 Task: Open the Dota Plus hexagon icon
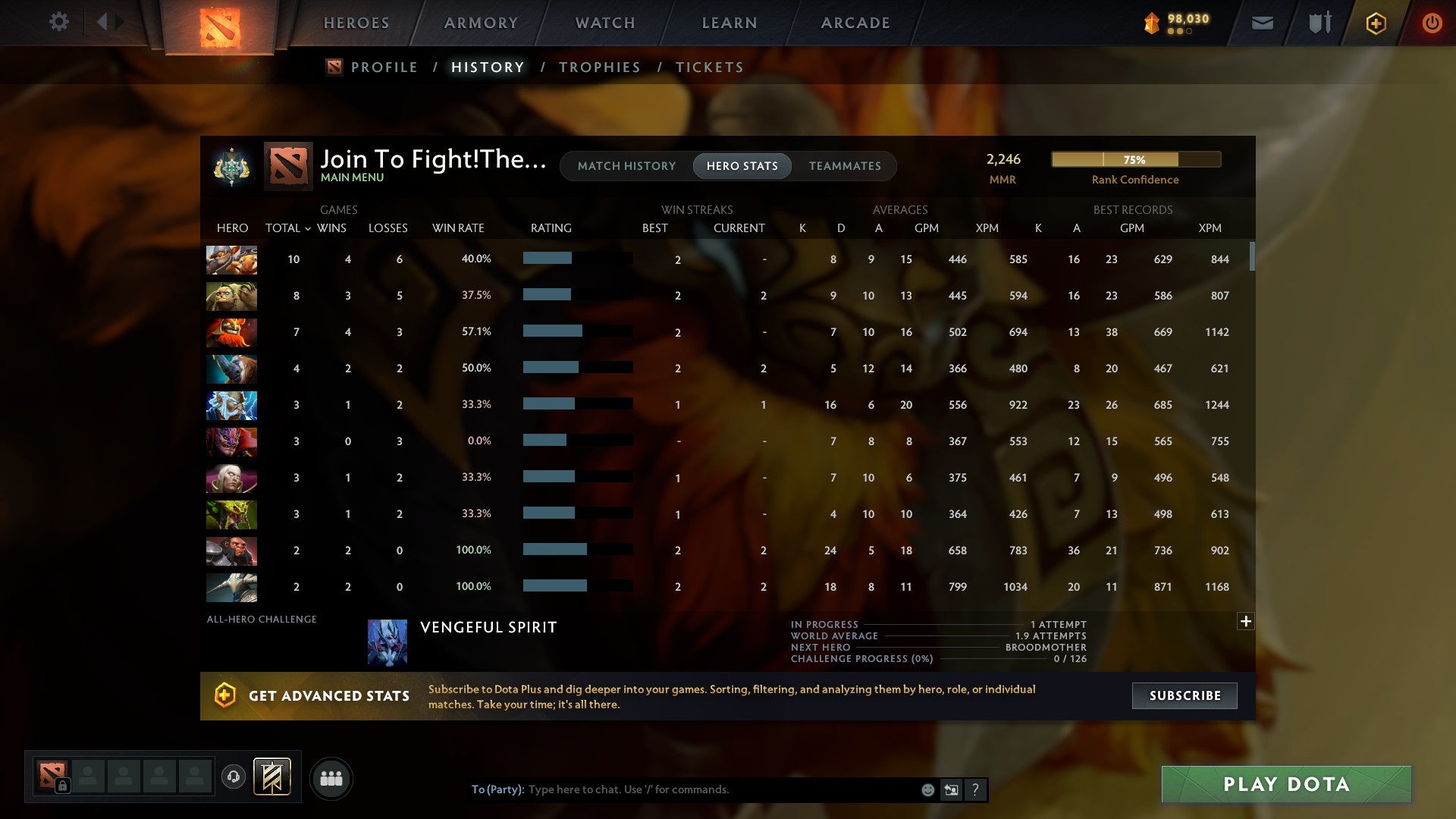pyautogui.click(x=1375, y=23)
